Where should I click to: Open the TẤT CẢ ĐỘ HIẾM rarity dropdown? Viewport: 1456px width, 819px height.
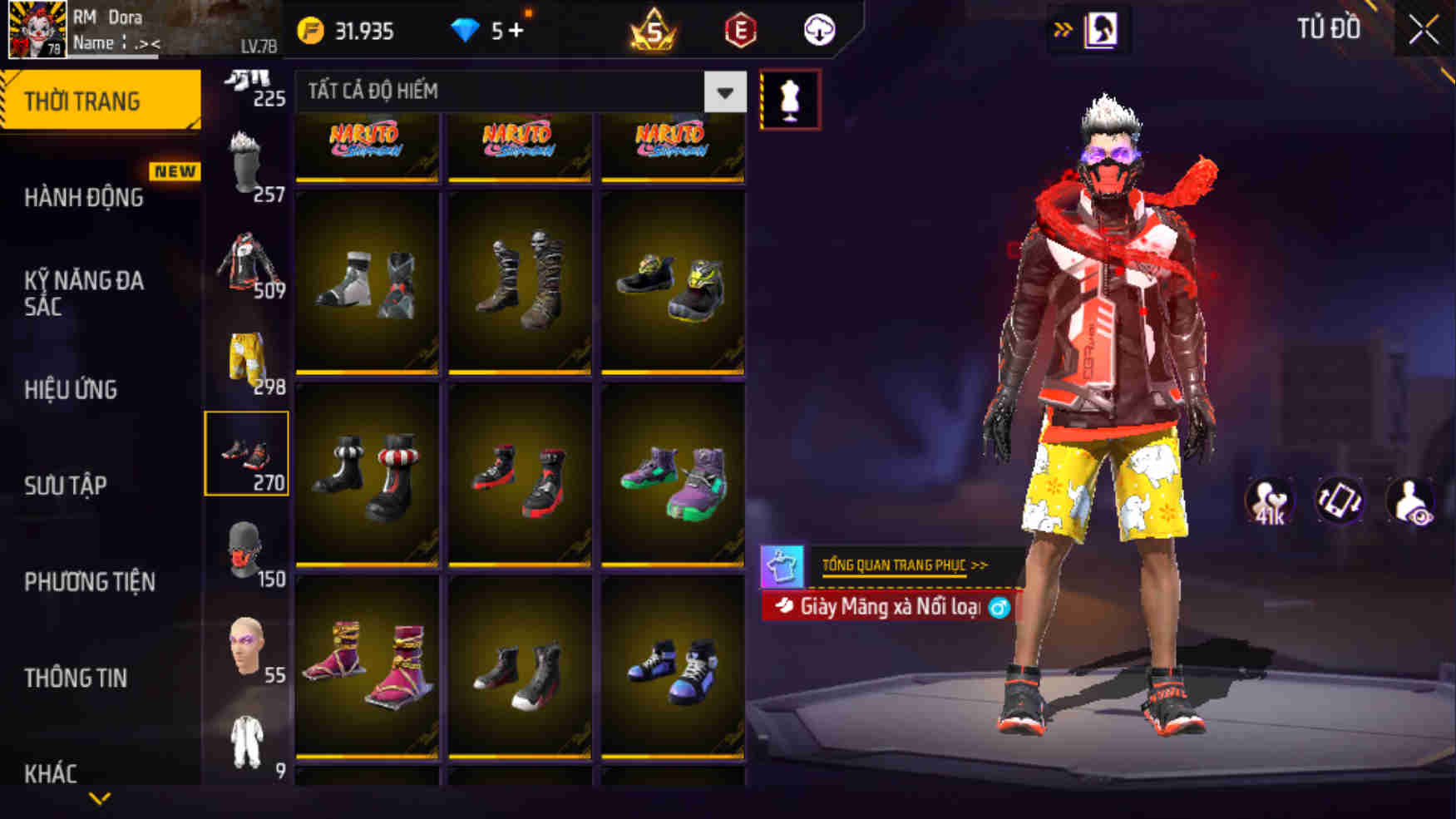(x=516, y=93)
